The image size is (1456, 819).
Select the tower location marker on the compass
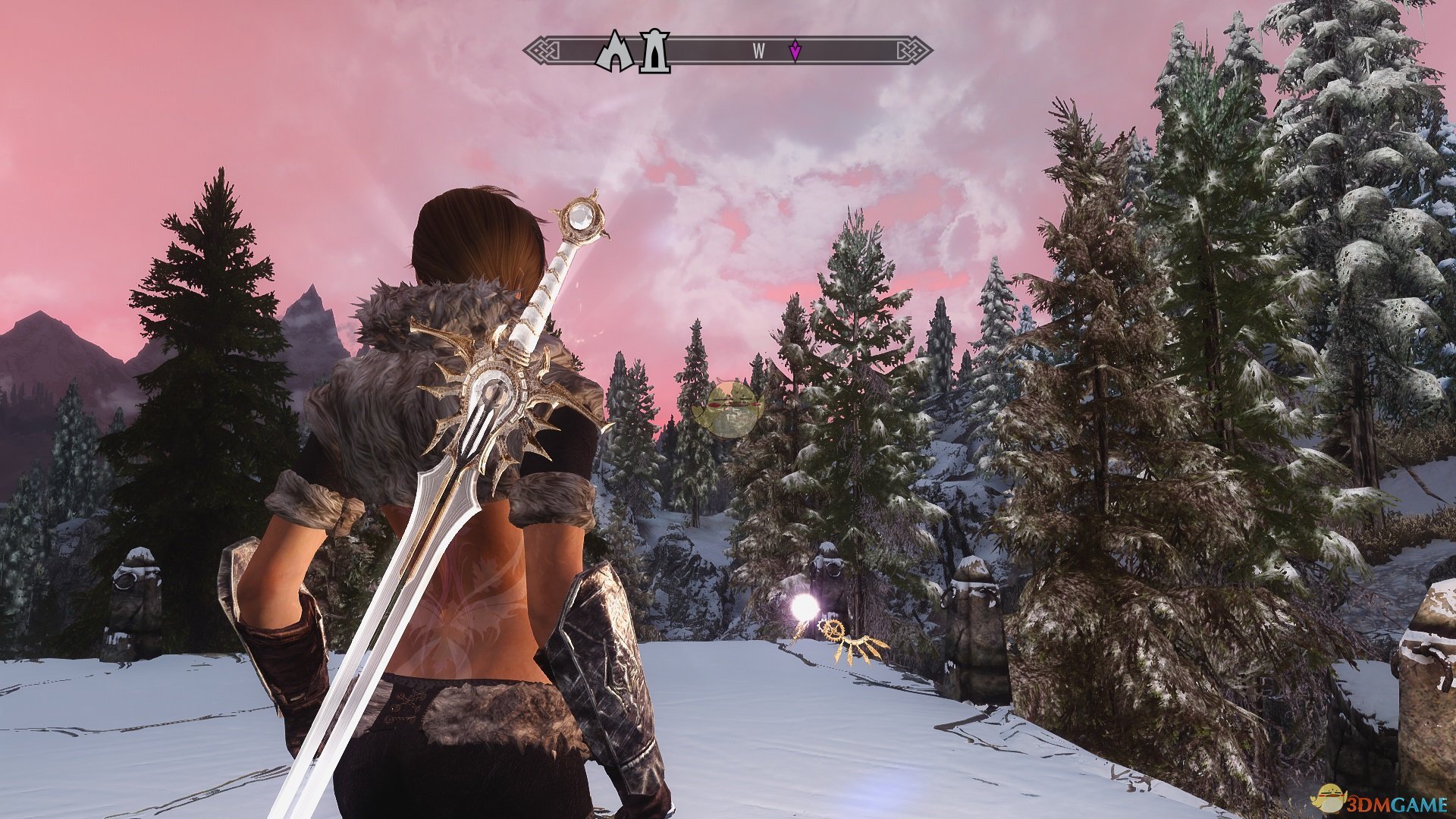(x=654, y=52)
